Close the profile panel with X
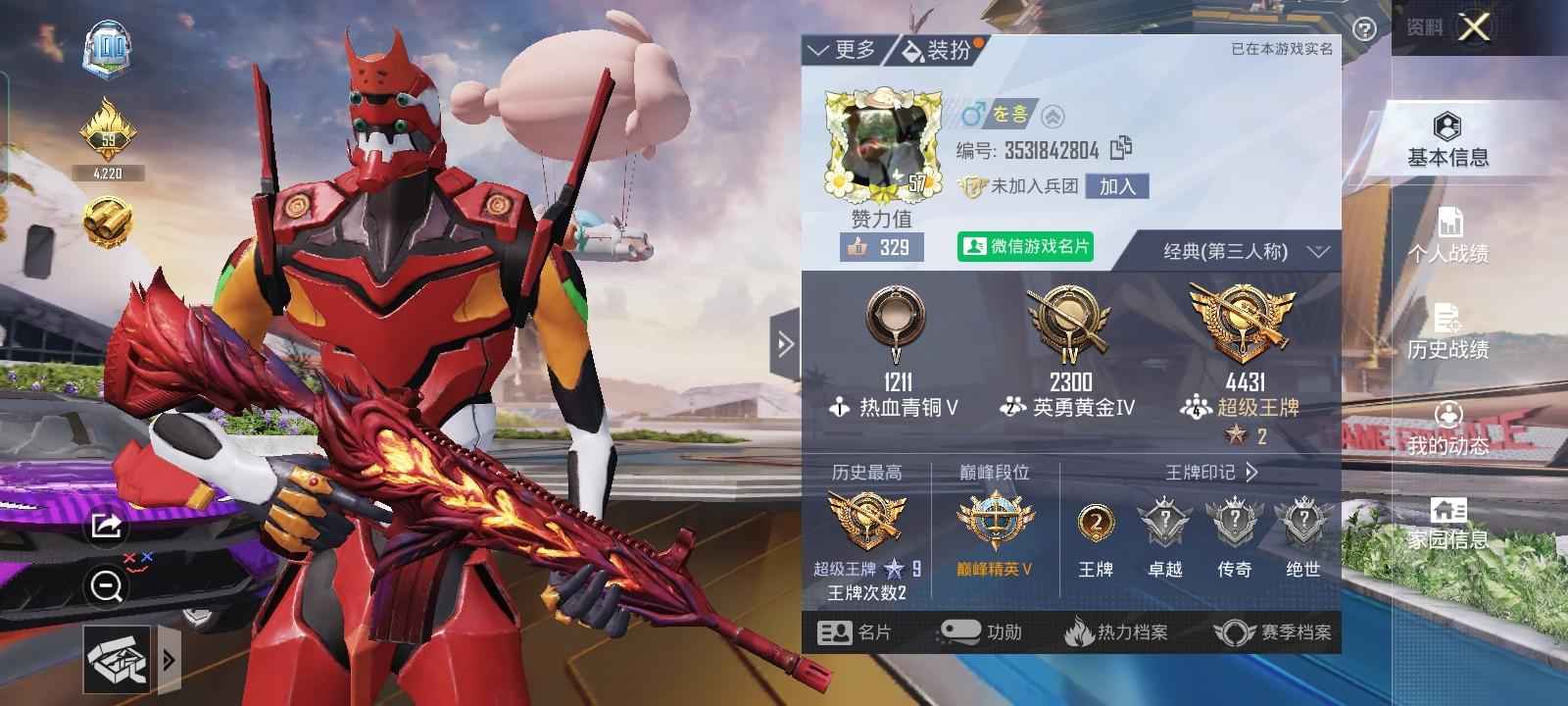Viewport: 1568px width, 706px height. coord(1474,27)
